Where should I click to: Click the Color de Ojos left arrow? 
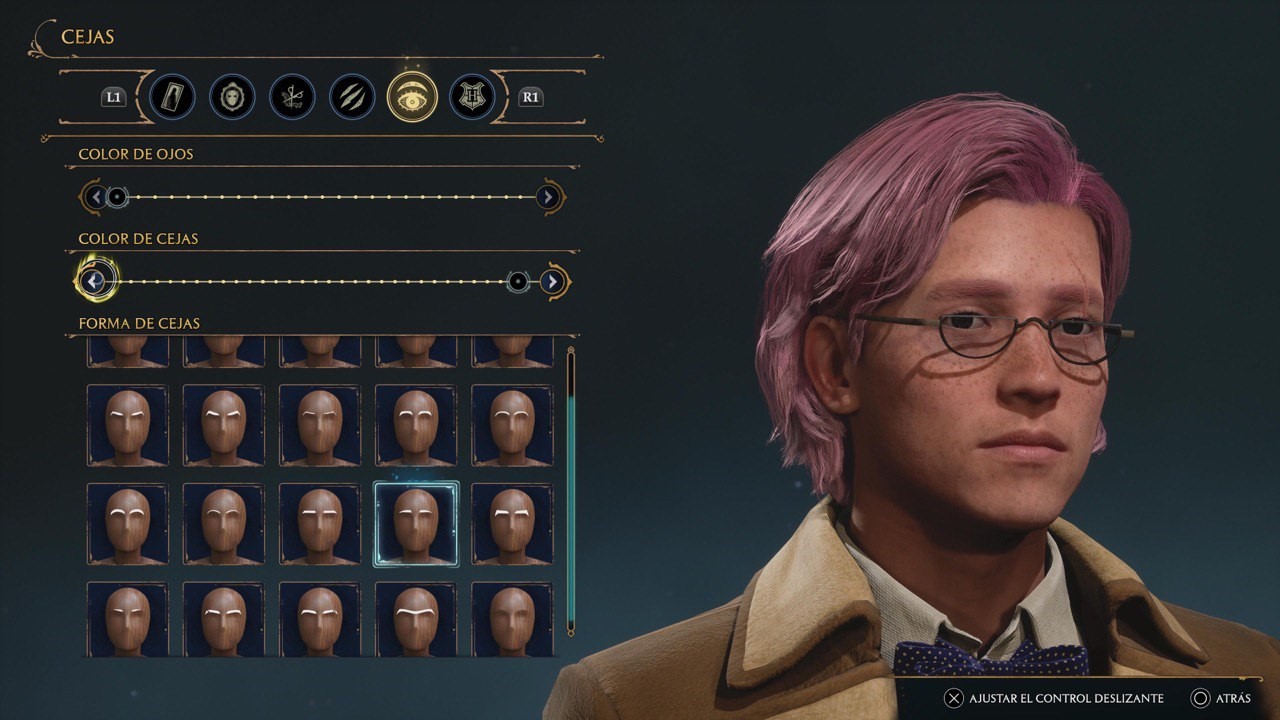coord(94,197)
